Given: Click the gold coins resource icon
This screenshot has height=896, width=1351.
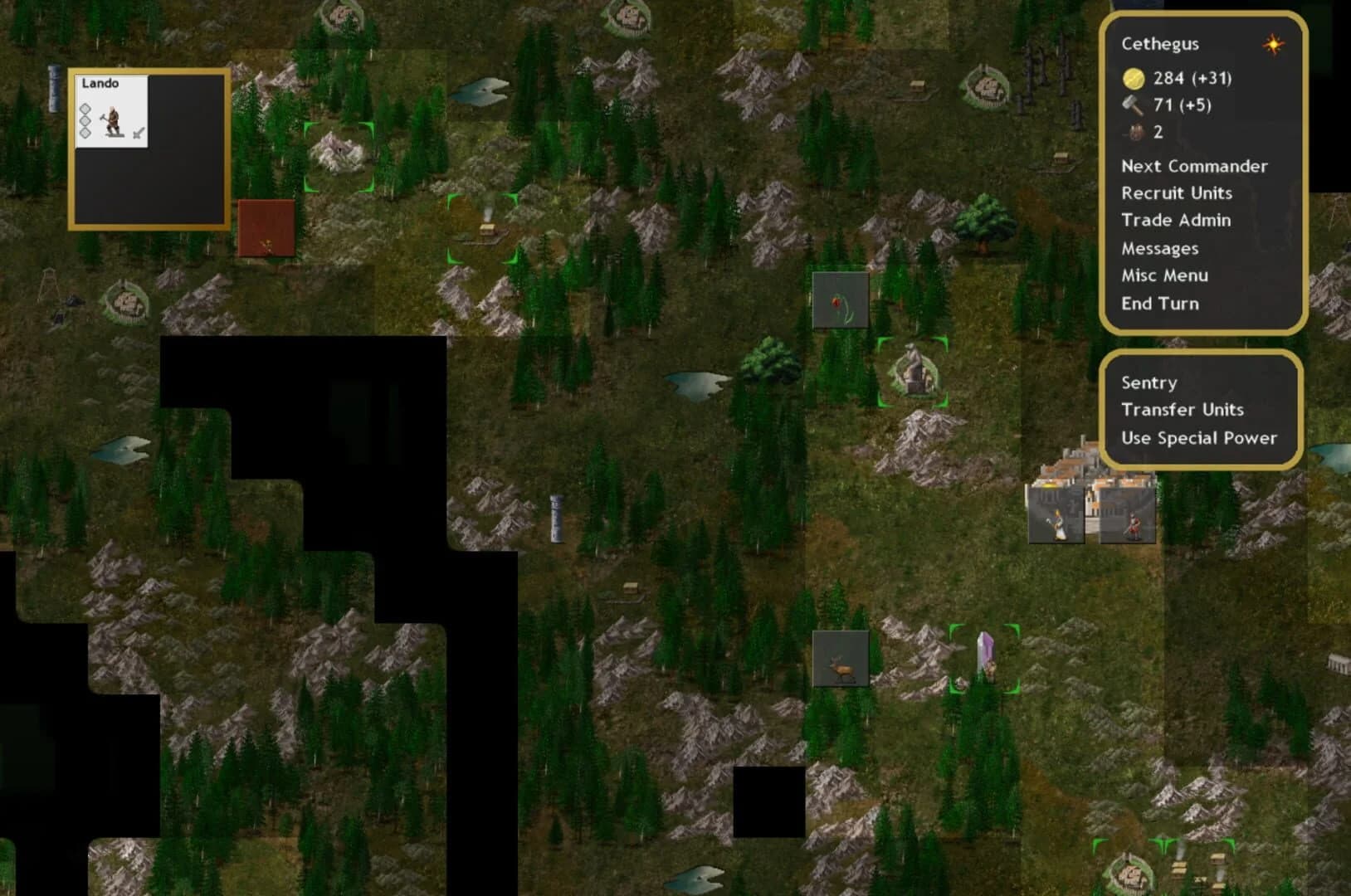Looking at the screenshot, I should (x=1134, y=79).
